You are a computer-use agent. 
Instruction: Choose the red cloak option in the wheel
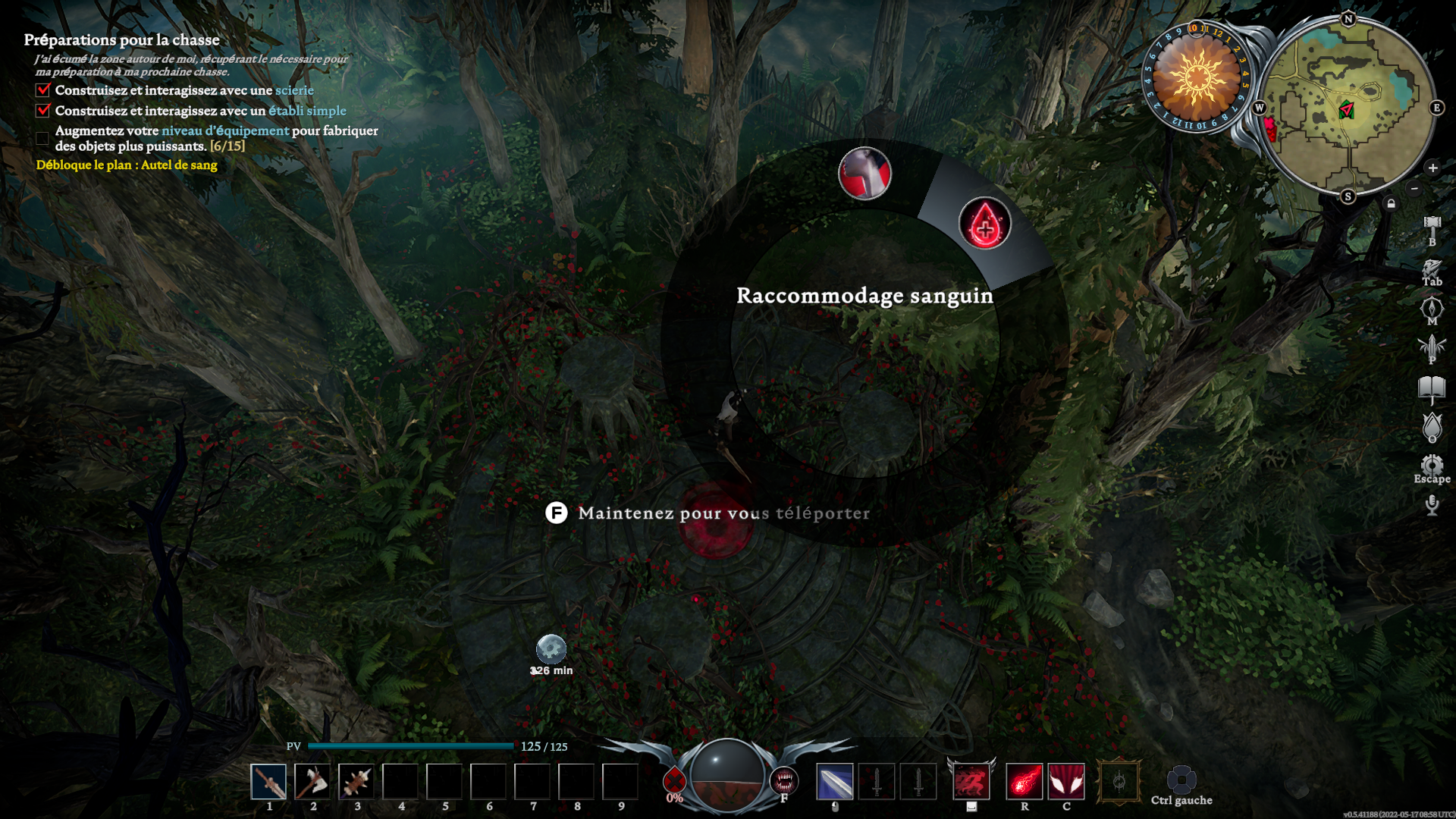[x=864, y=174]
